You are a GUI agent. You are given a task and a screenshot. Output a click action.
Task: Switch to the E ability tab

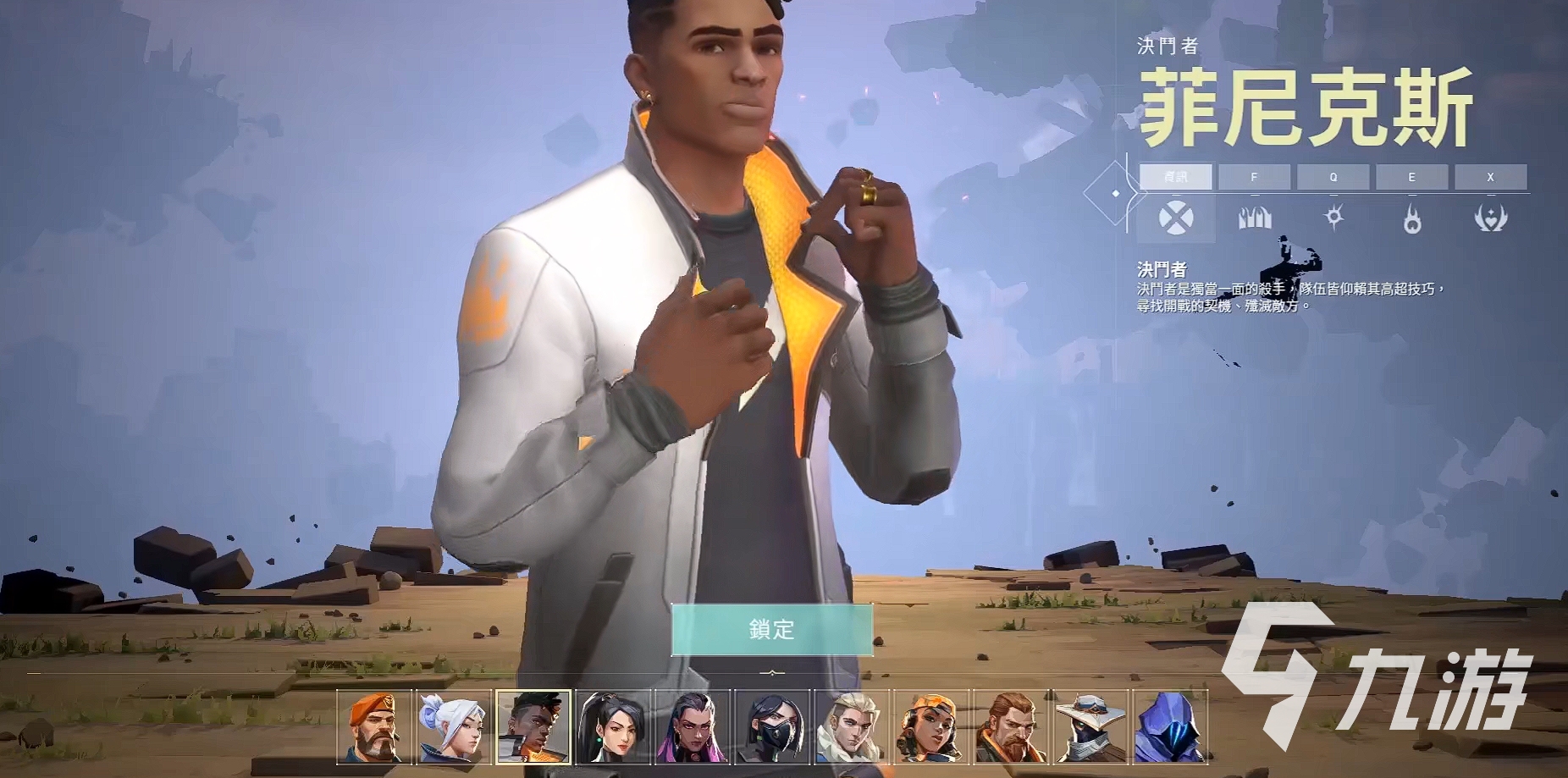[x=1411, y=177]
